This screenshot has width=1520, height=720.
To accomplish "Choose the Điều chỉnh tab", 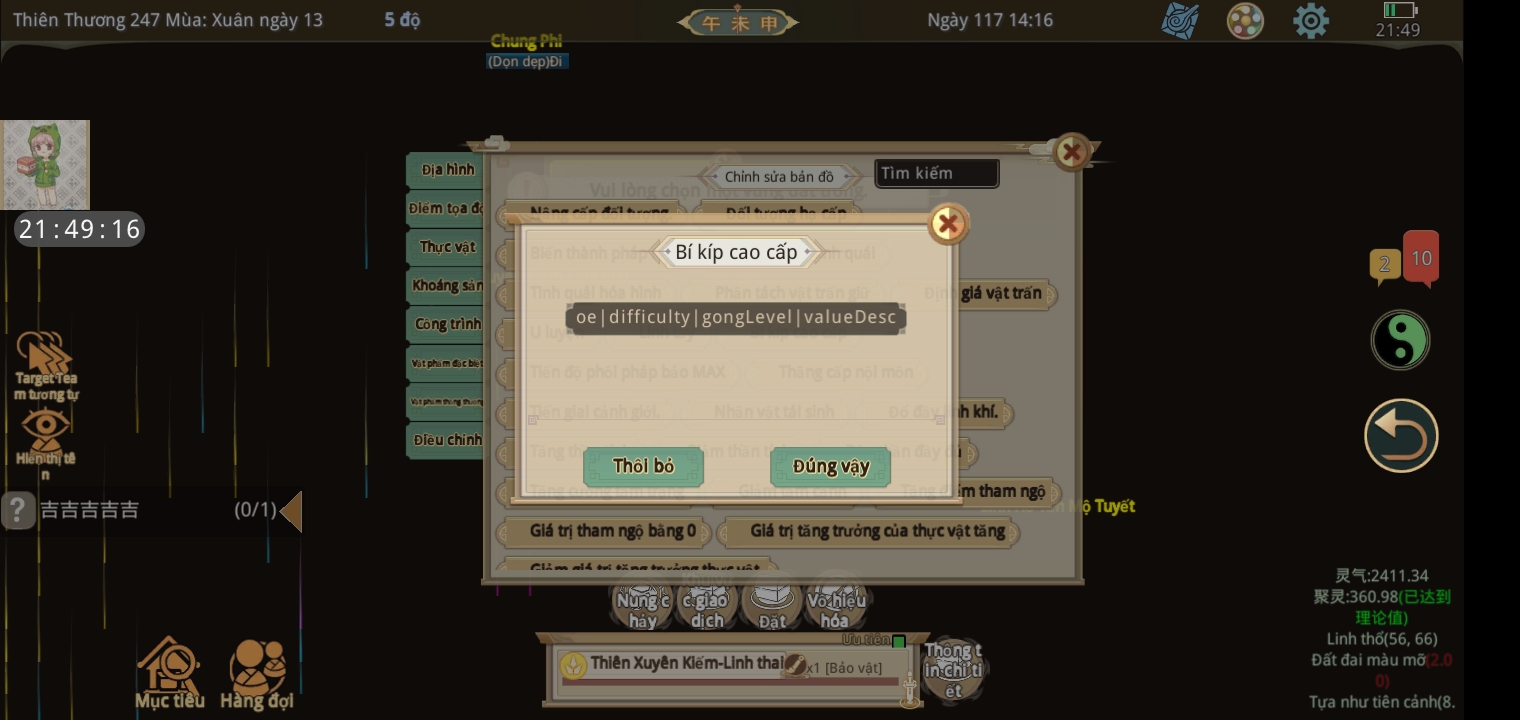I will tap(446, 440).
